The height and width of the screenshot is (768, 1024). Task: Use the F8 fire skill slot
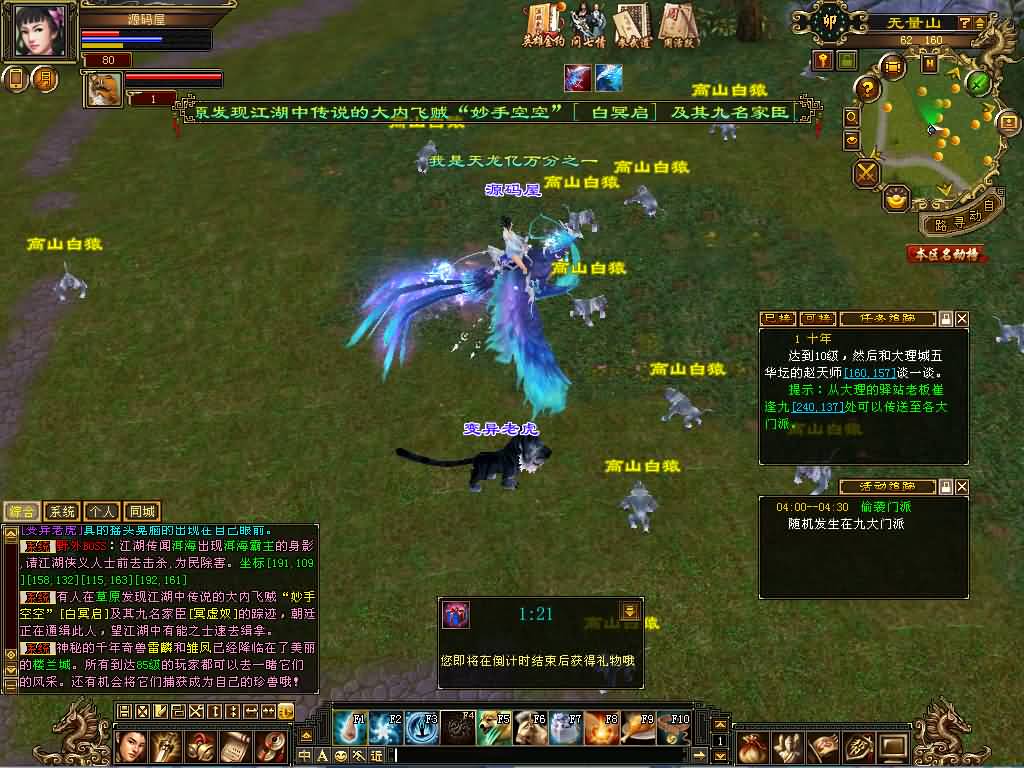(x=602, y=727)
